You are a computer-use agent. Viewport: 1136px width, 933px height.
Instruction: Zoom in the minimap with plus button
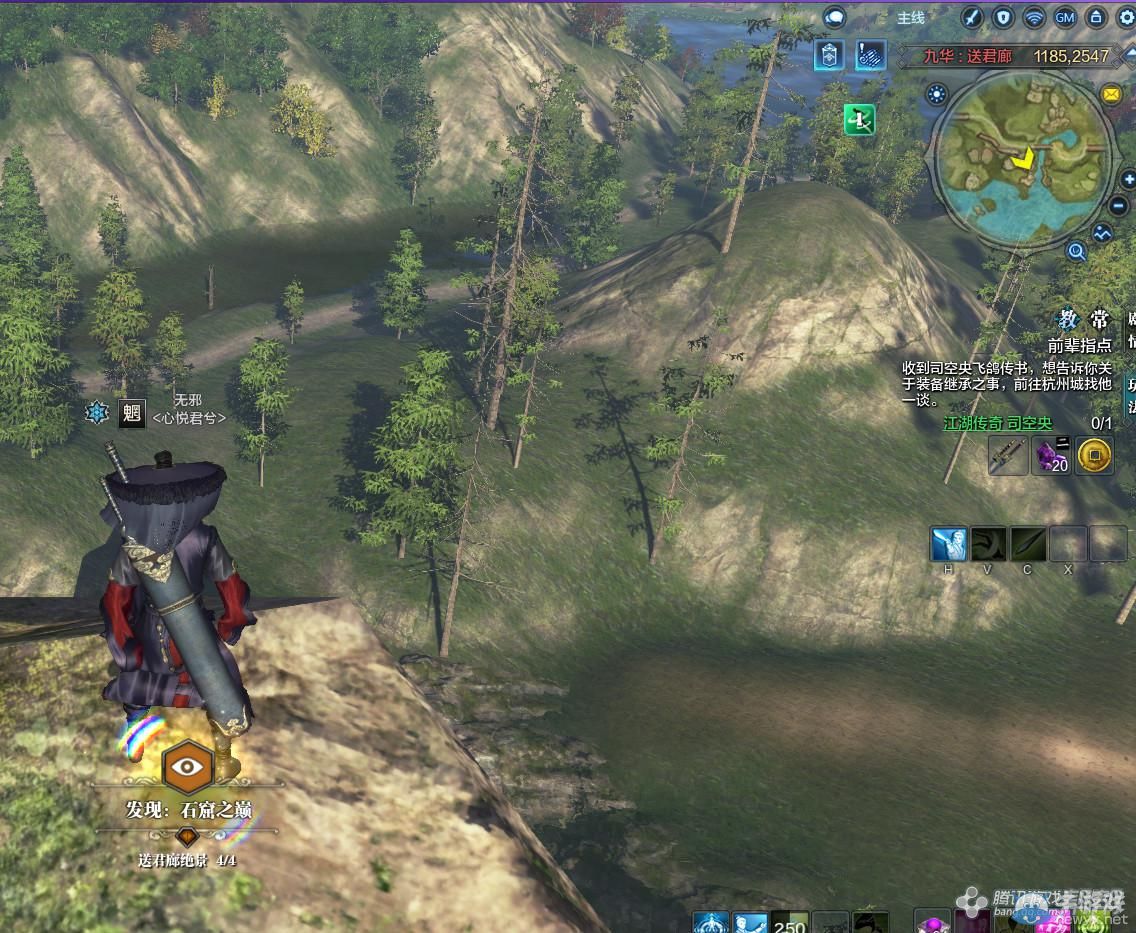click(x=1130, y=180)
